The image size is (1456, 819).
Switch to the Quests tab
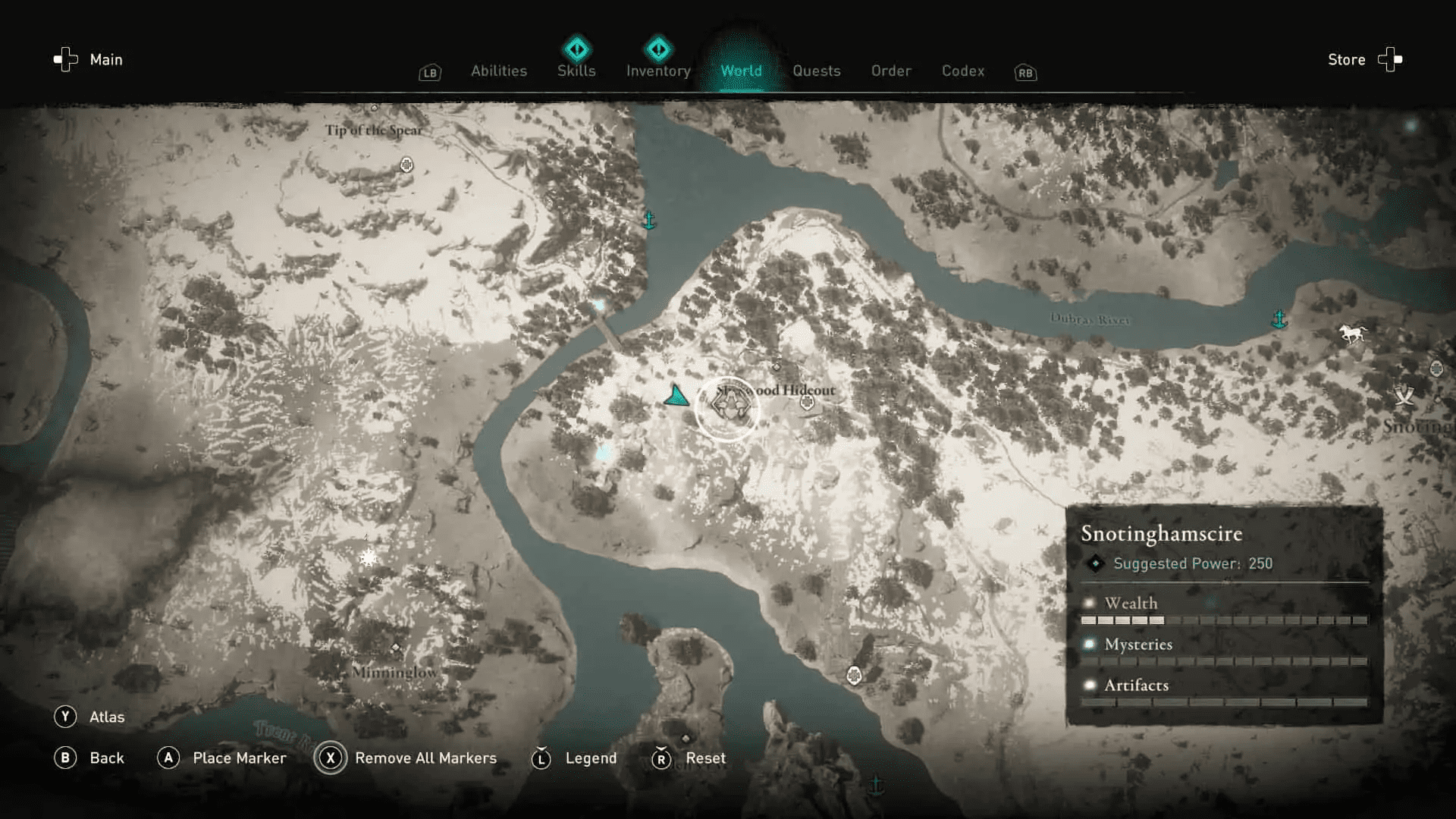point(817,71)
